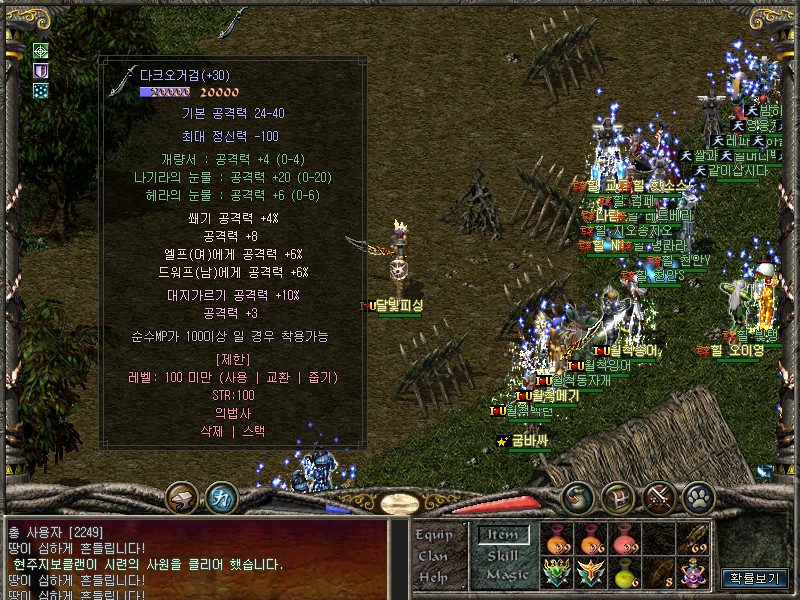Viewport: 800px width, 600px height.
Task: Select the item slot with count 8
Action: tap(659, 574)
